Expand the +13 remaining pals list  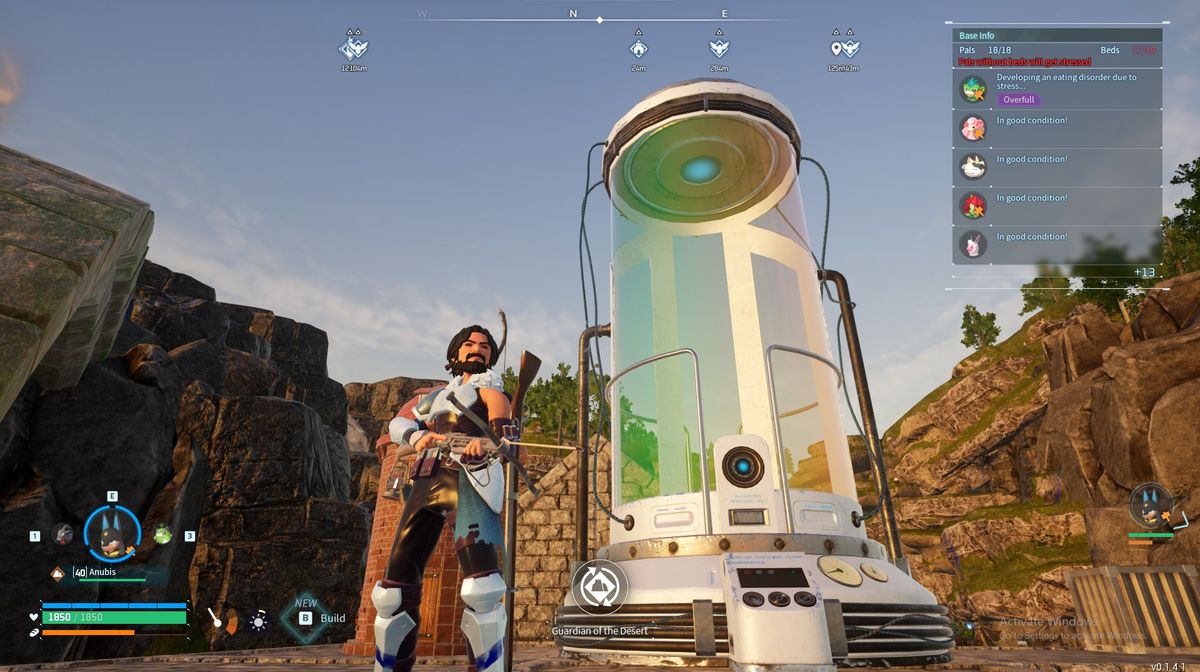click(1144, 272)
